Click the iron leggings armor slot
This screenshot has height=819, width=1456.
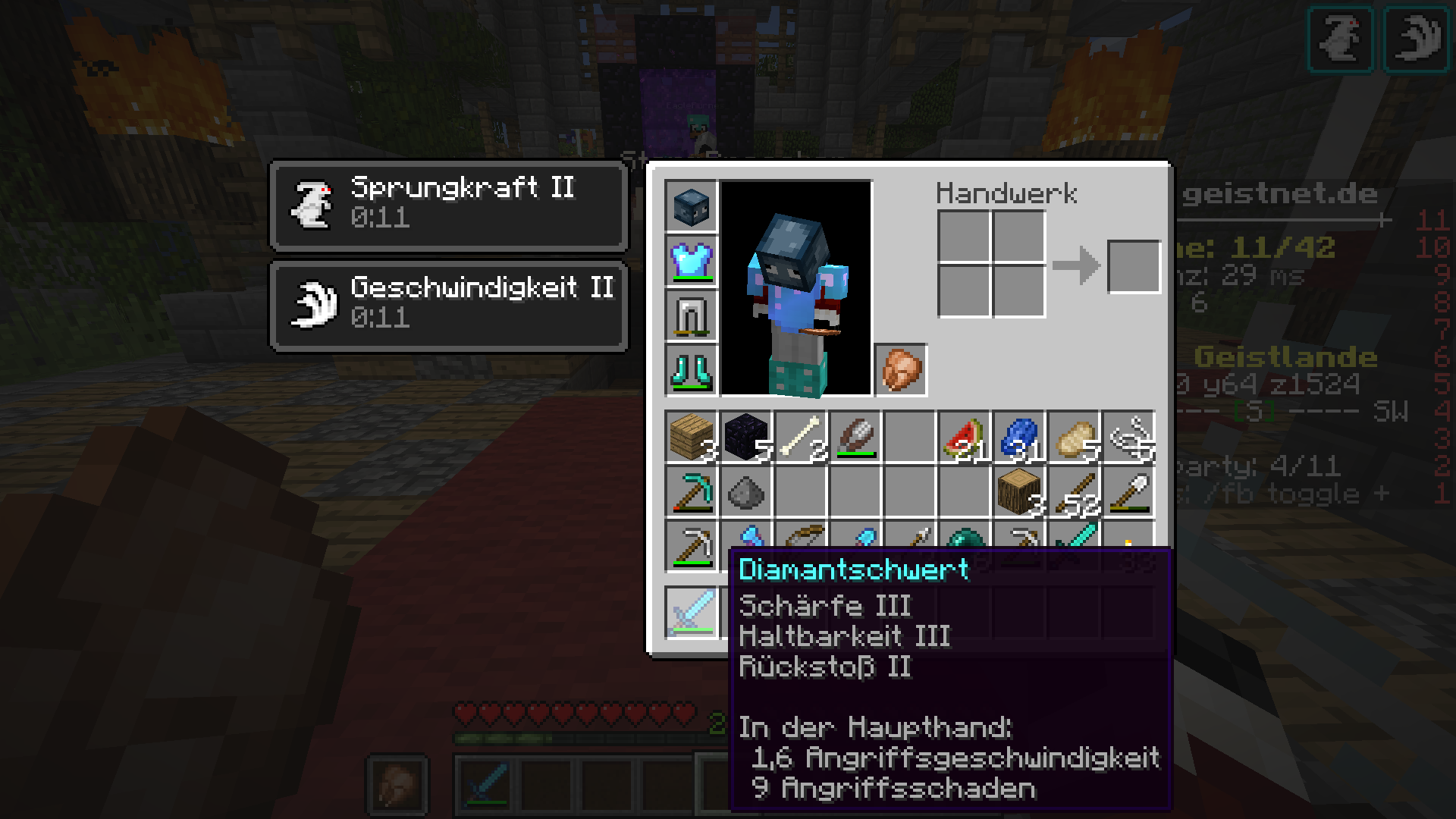coord(691,315)
